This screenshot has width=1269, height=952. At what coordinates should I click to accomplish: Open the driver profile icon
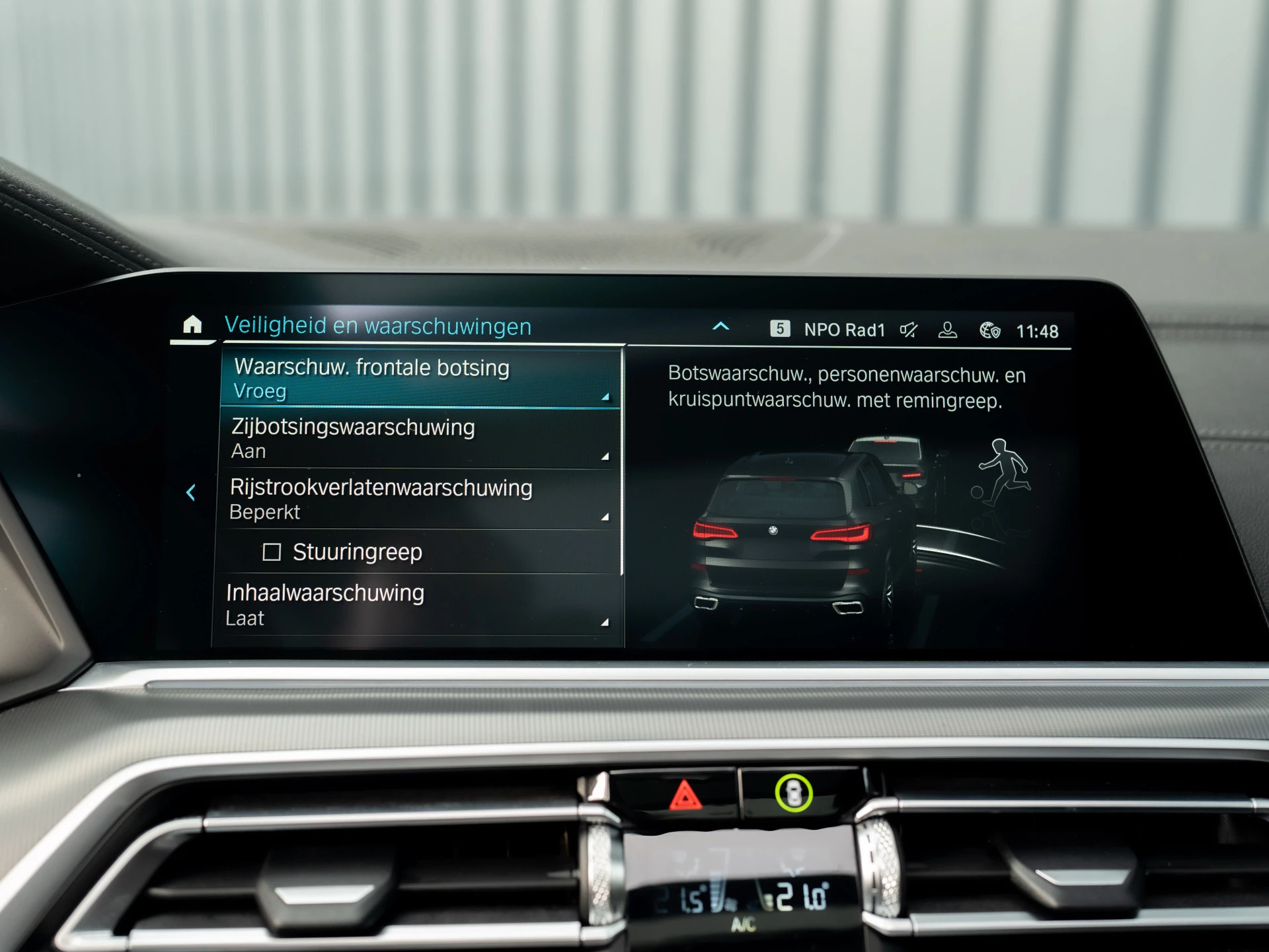[949, 329]
